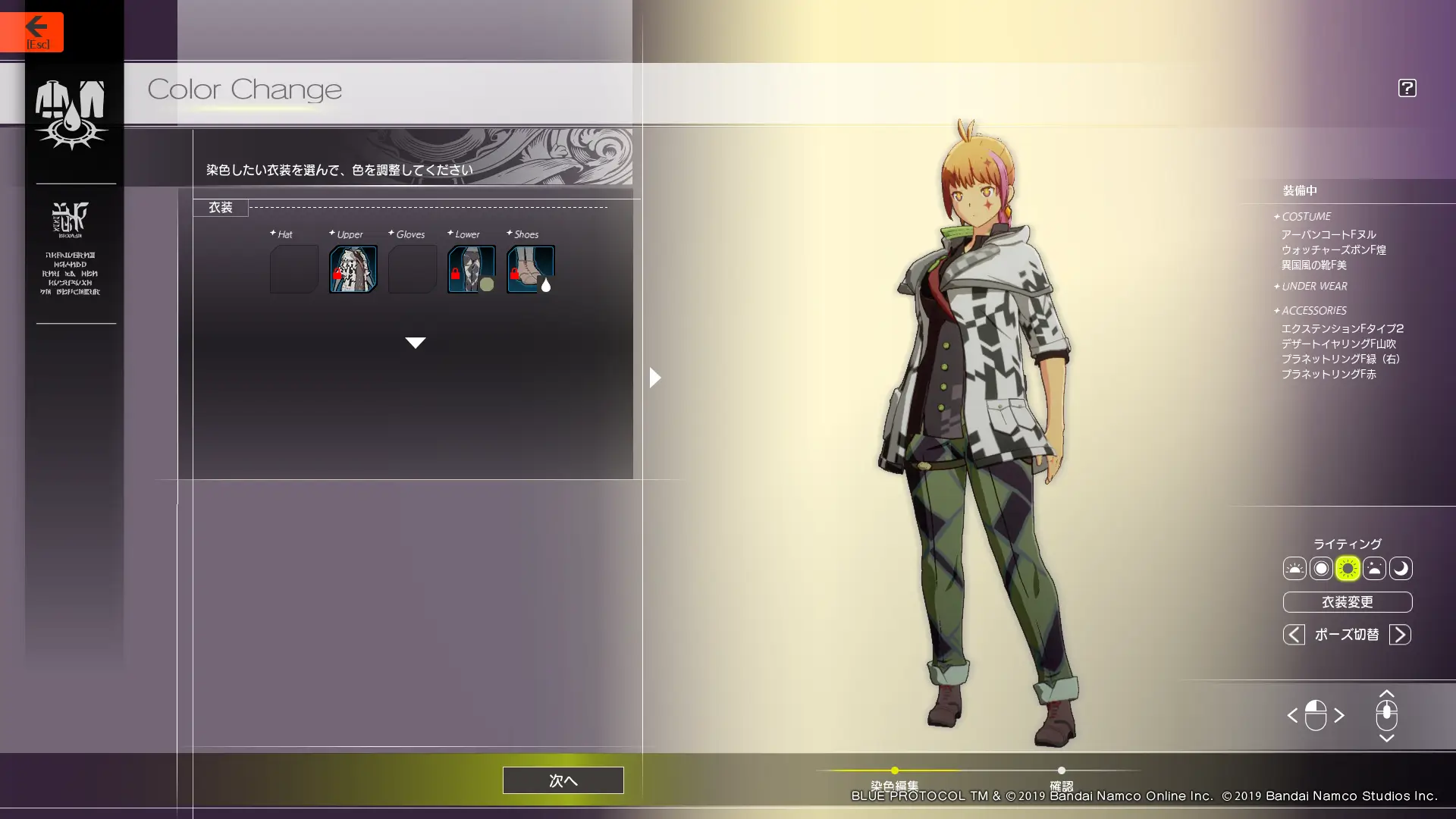The width and height of the screenshot is (1456, 819).
Task: Expand the list with the down arrow
Action: click(415, 343)
